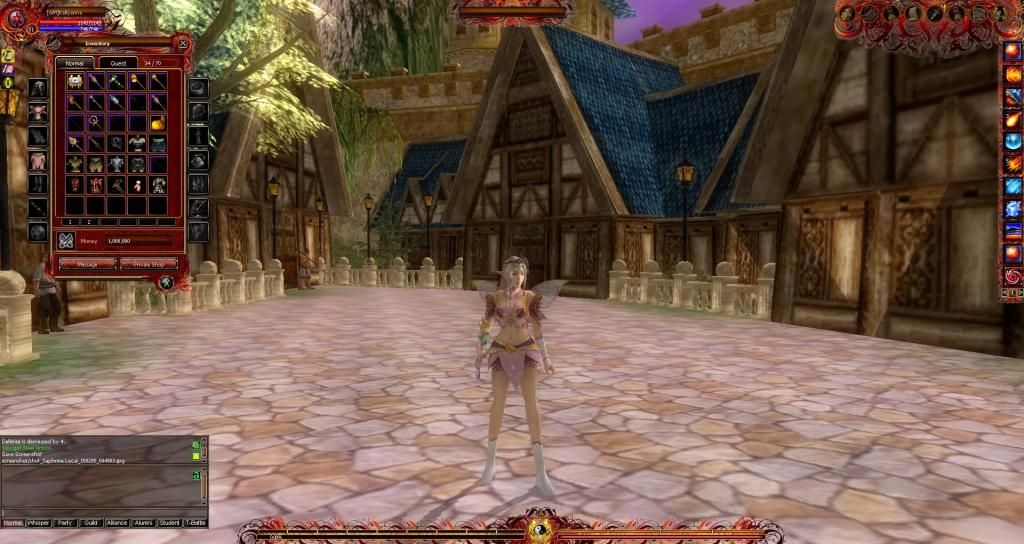Select inventory bag page 2

click(88, 222)
